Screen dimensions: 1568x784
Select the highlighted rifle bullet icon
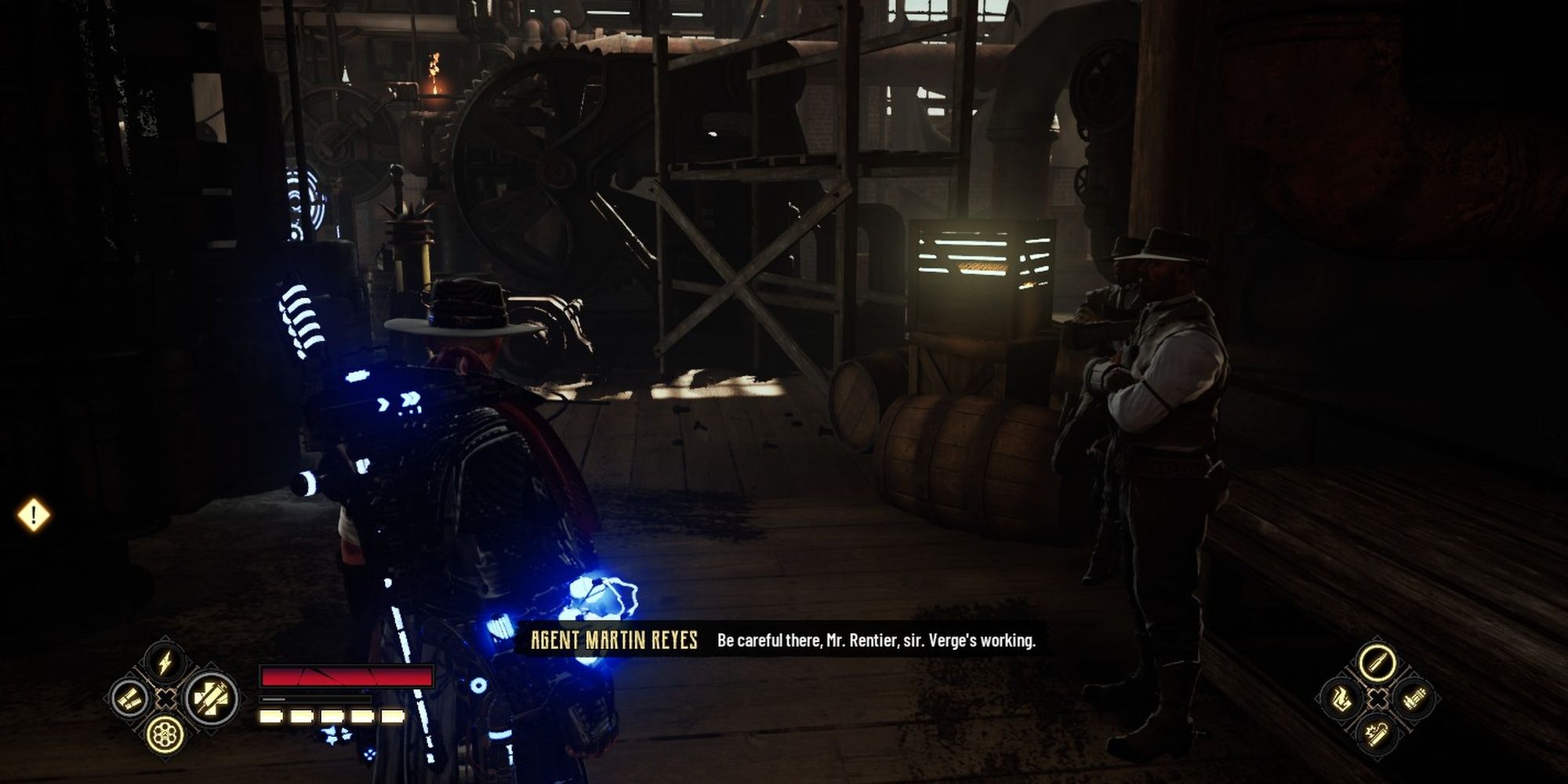1377,662
